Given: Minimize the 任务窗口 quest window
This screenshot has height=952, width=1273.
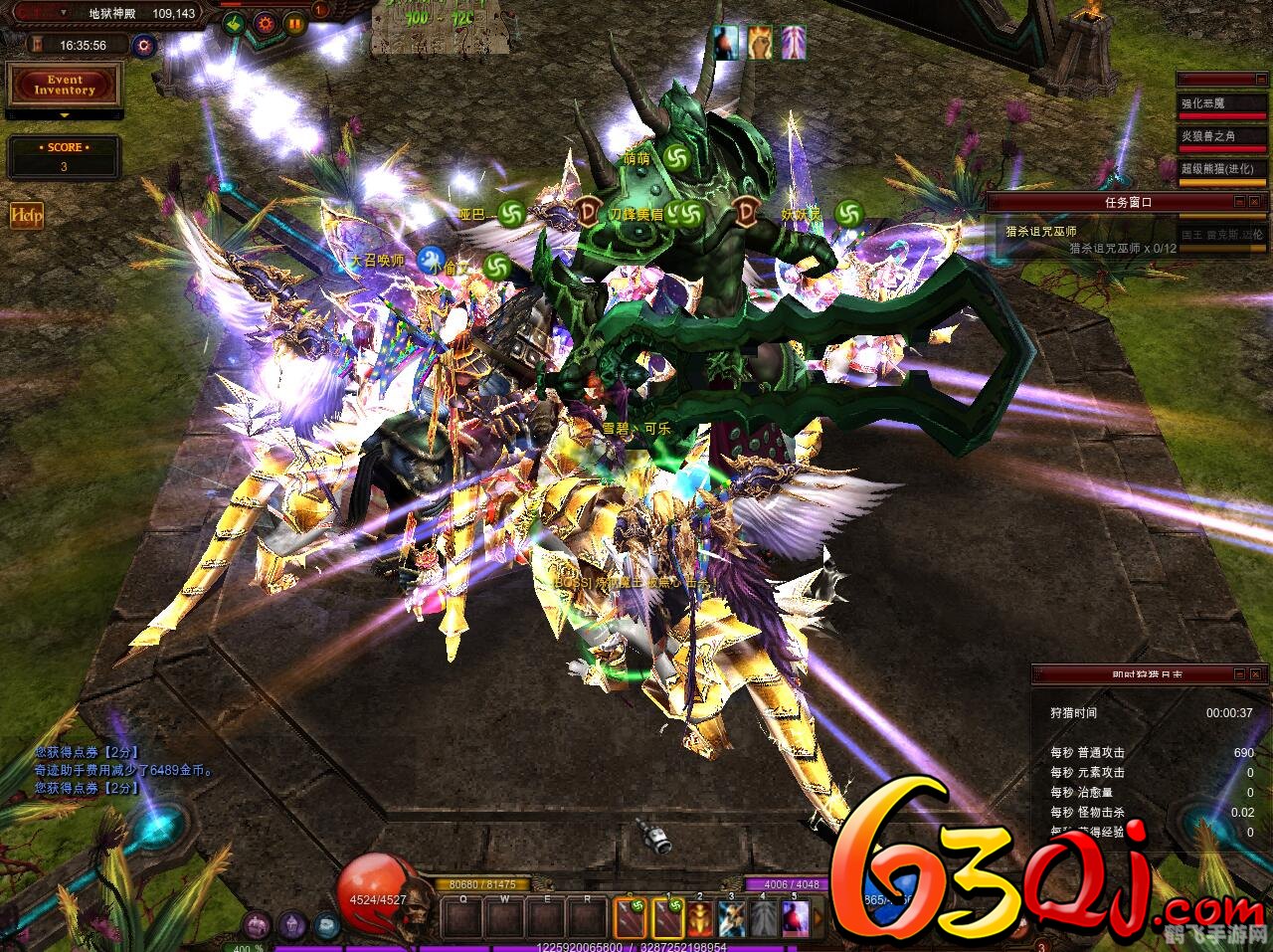Looking at the screenshot, I should coord(1239,201).
